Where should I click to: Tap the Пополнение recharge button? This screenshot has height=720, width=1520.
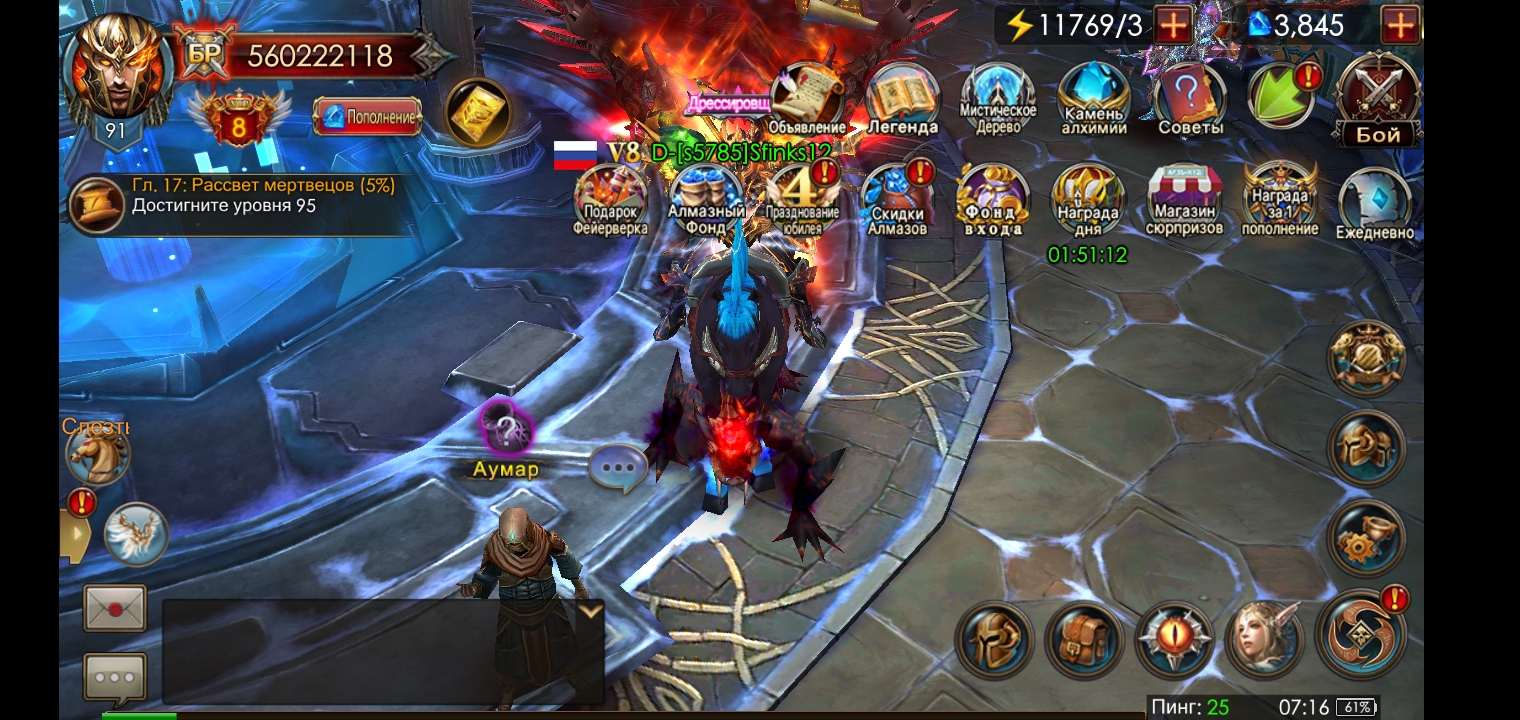click(367, 117)
